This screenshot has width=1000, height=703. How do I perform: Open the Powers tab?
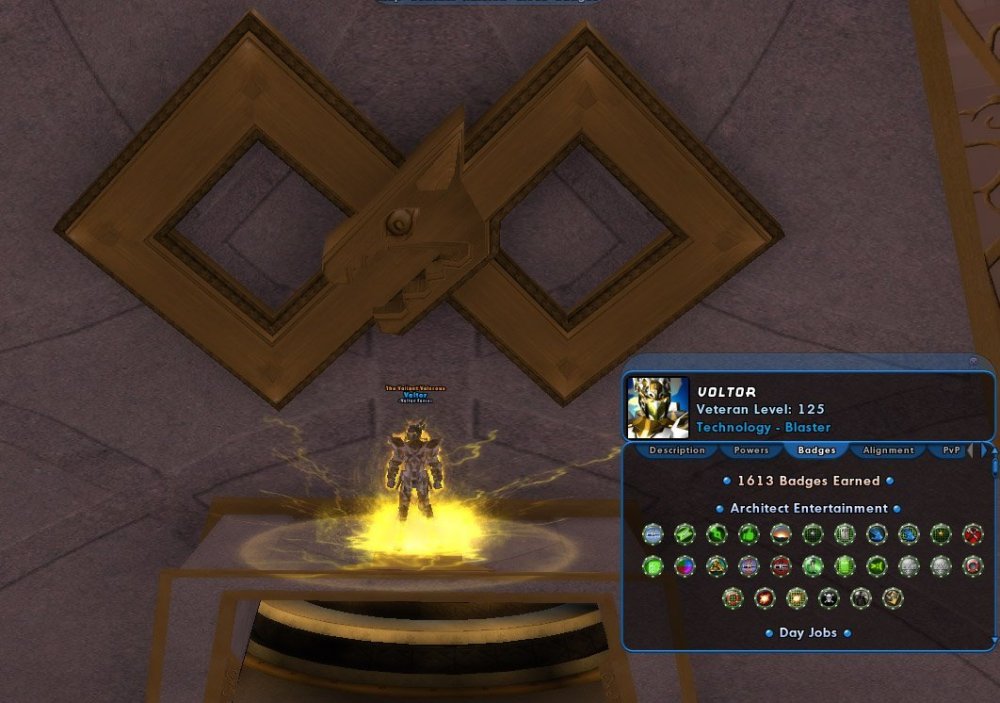751,451
